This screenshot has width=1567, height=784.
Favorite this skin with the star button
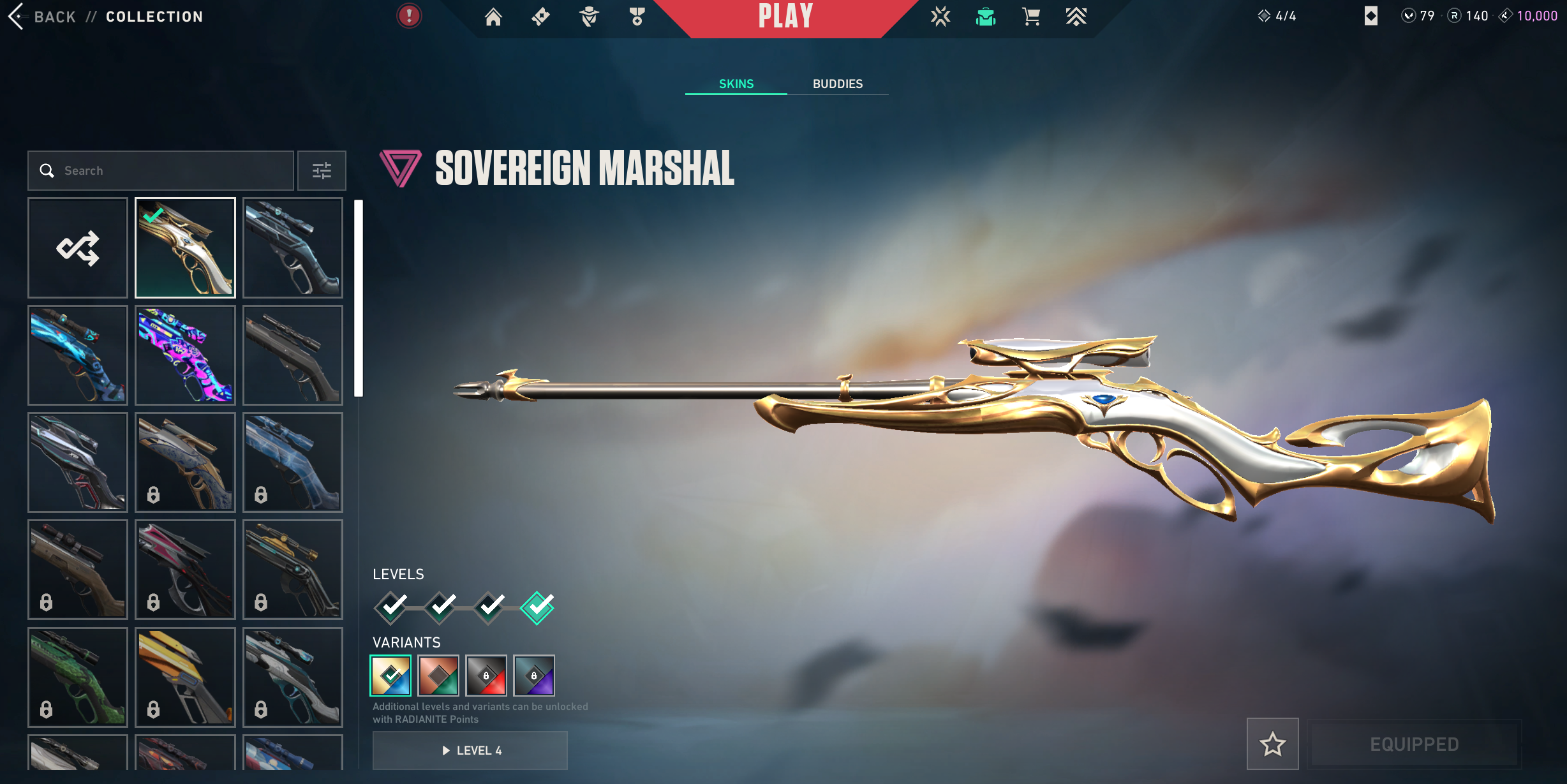click(1272, 744)
